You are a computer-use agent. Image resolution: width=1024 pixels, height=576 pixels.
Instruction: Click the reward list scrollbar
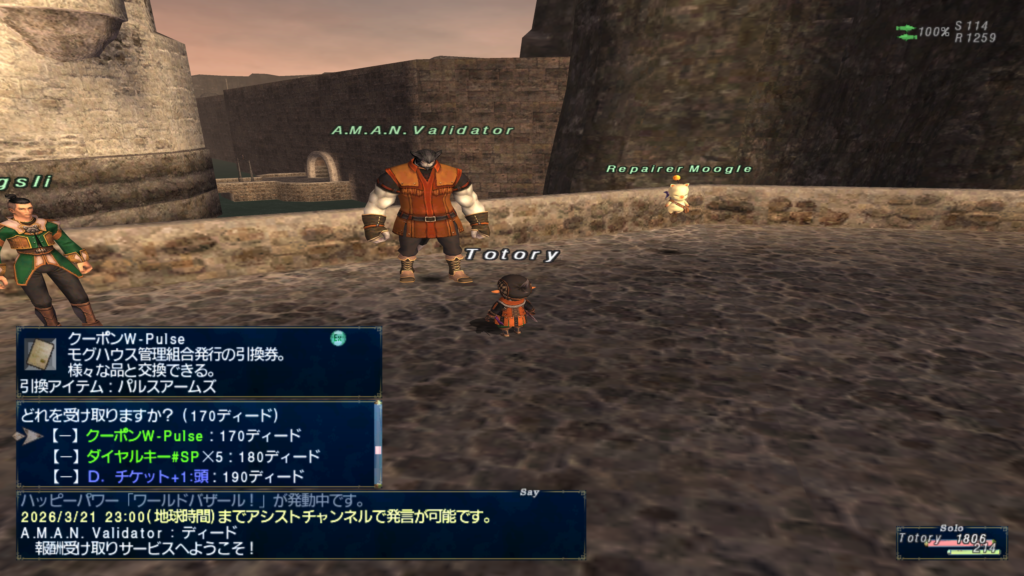(x=377, y=443)
